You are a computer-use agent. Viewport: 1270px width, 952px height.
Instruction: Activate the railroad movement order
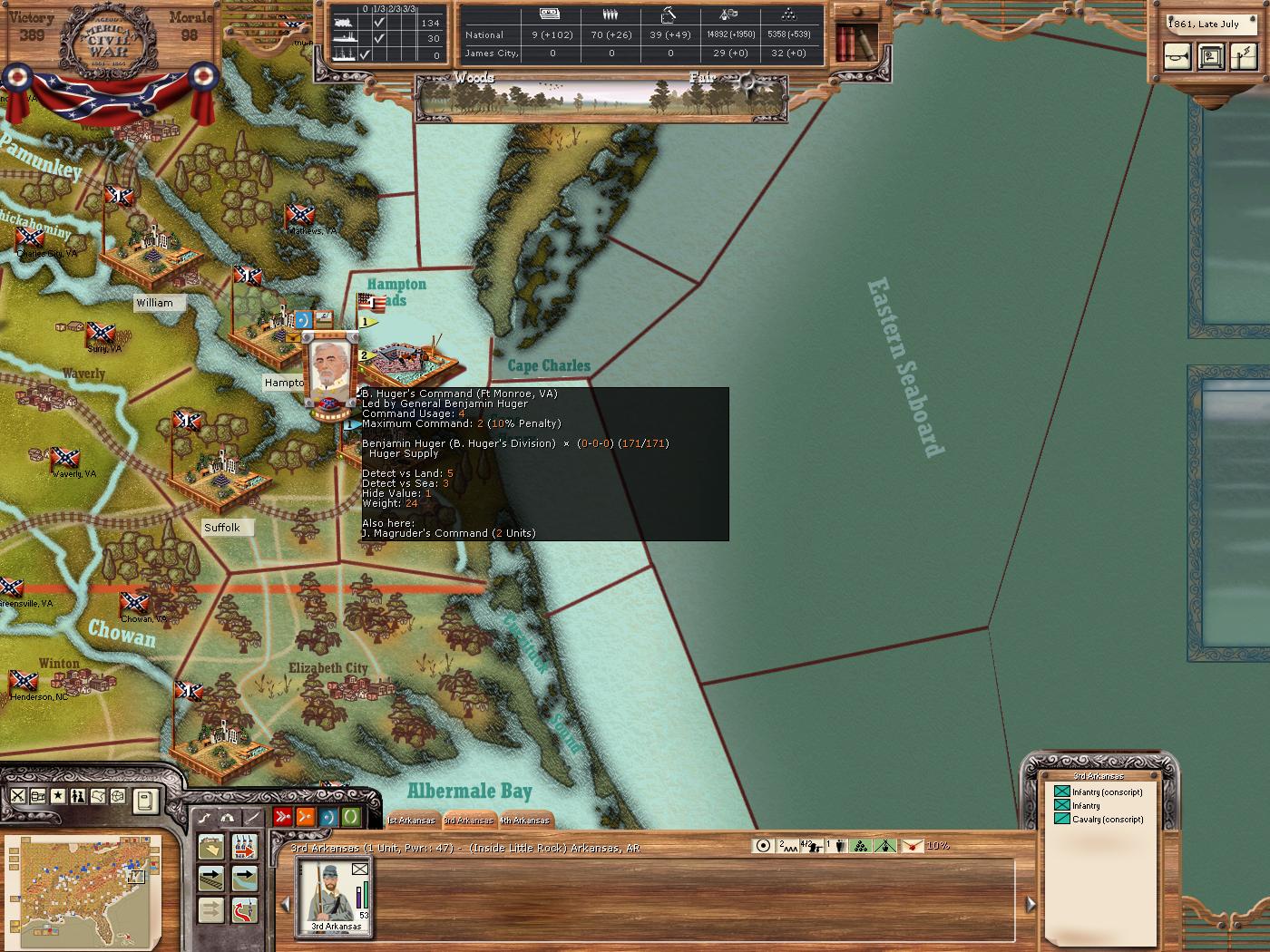coord(211,878)
